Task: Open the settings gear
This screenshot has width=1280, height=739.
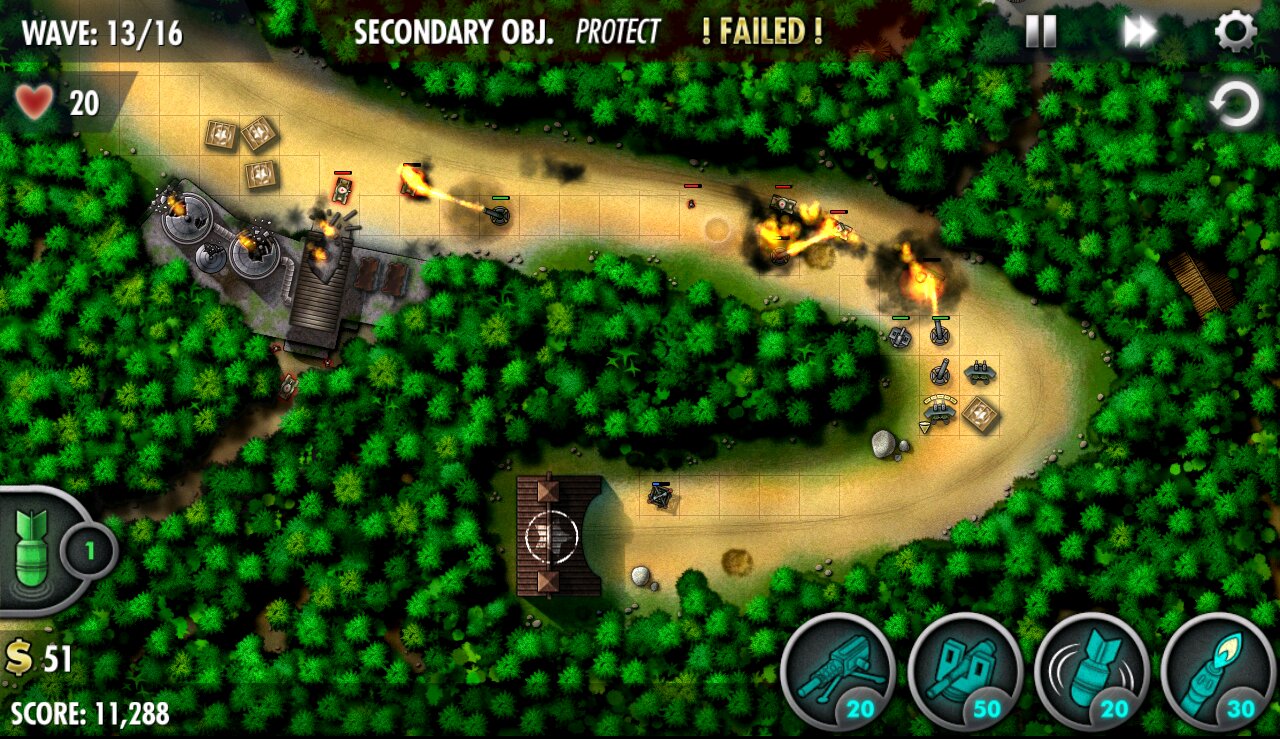Action: pos(1235,32)
